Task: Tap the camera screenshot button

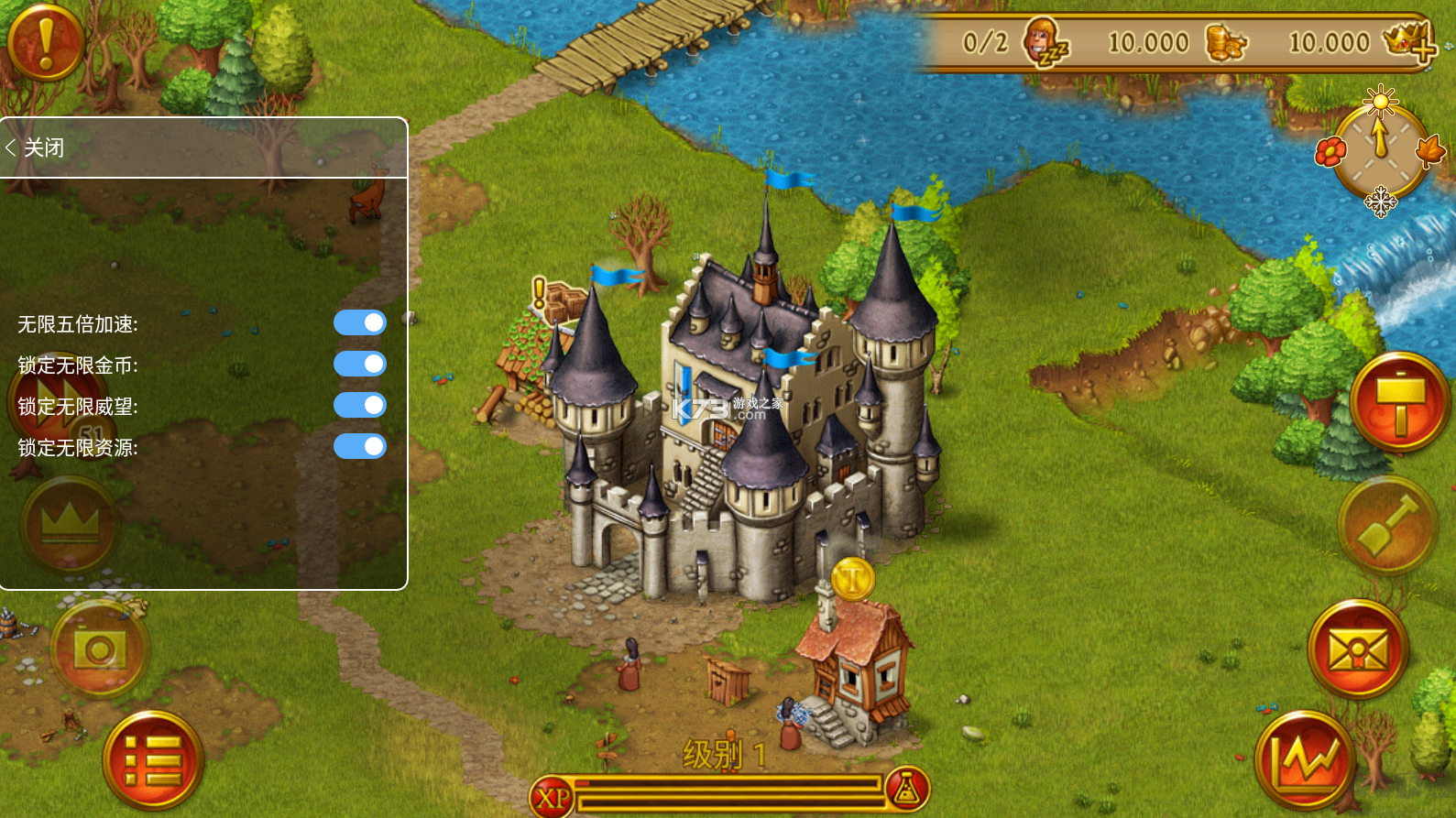Action: click(x=99, y=649)
